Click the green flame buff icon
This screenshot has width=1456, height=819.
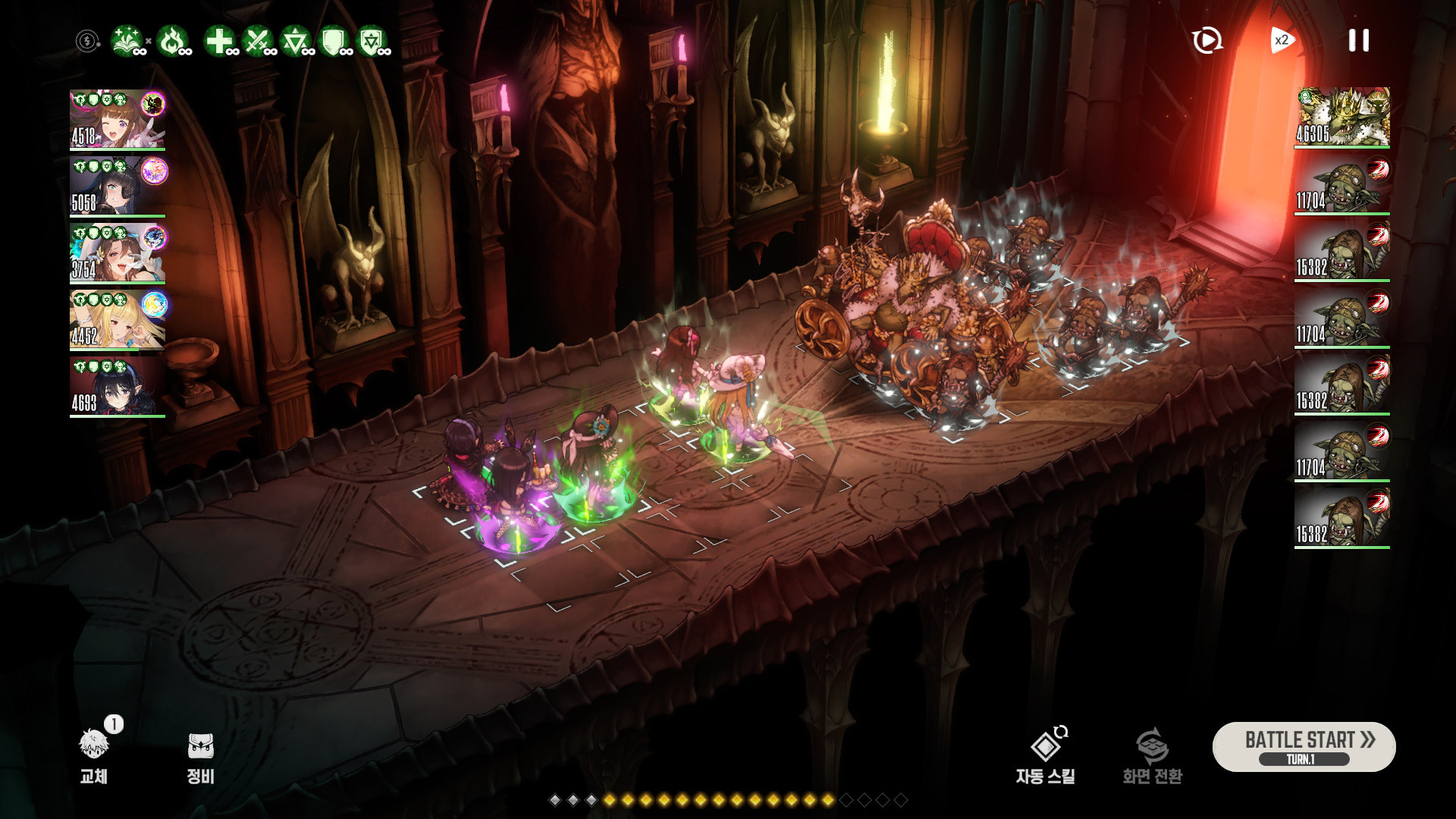[172, 41]
